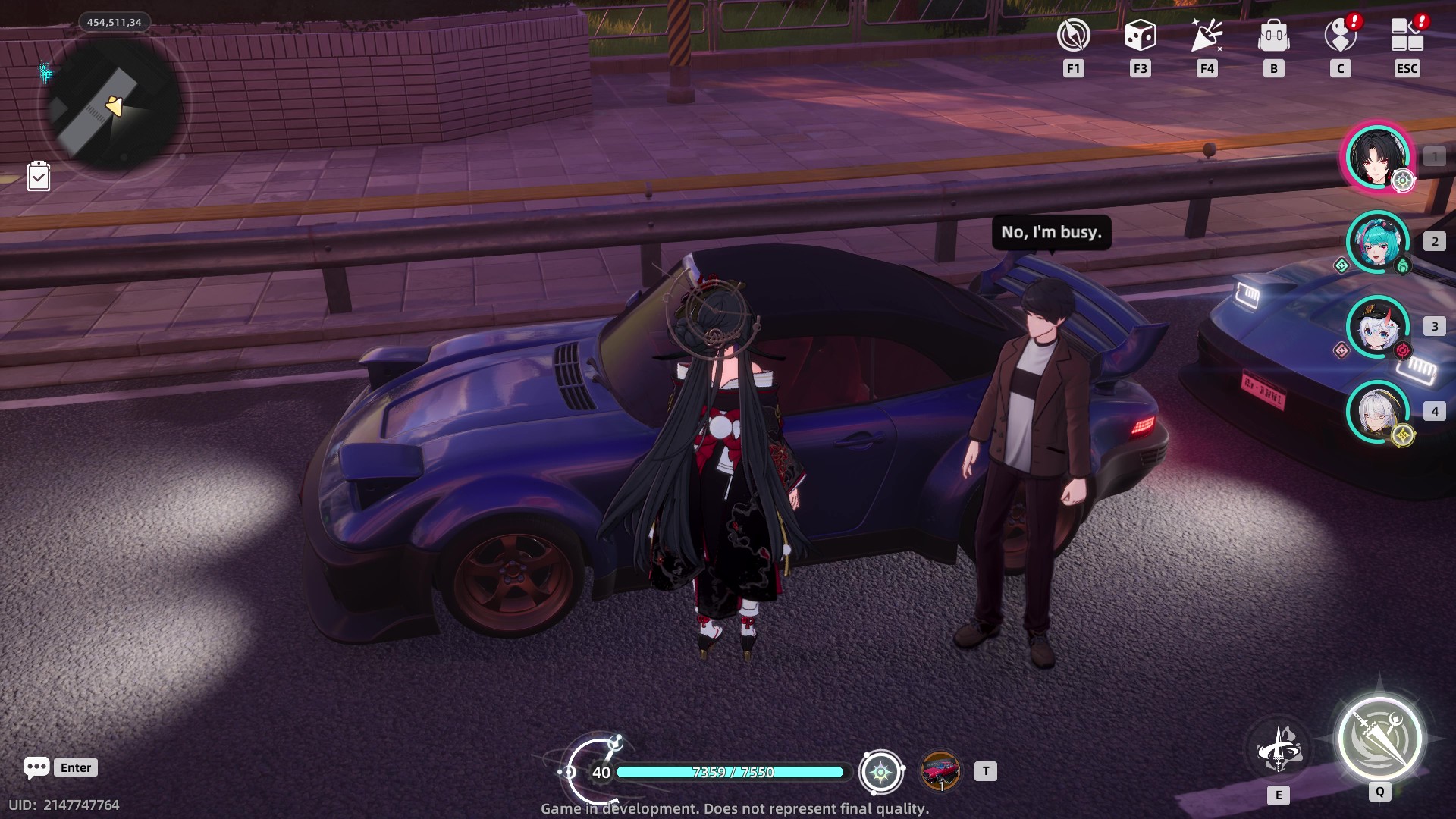1456x819 pixels.
Task: Open the dice icon menu
Action: pos(1140,36)
